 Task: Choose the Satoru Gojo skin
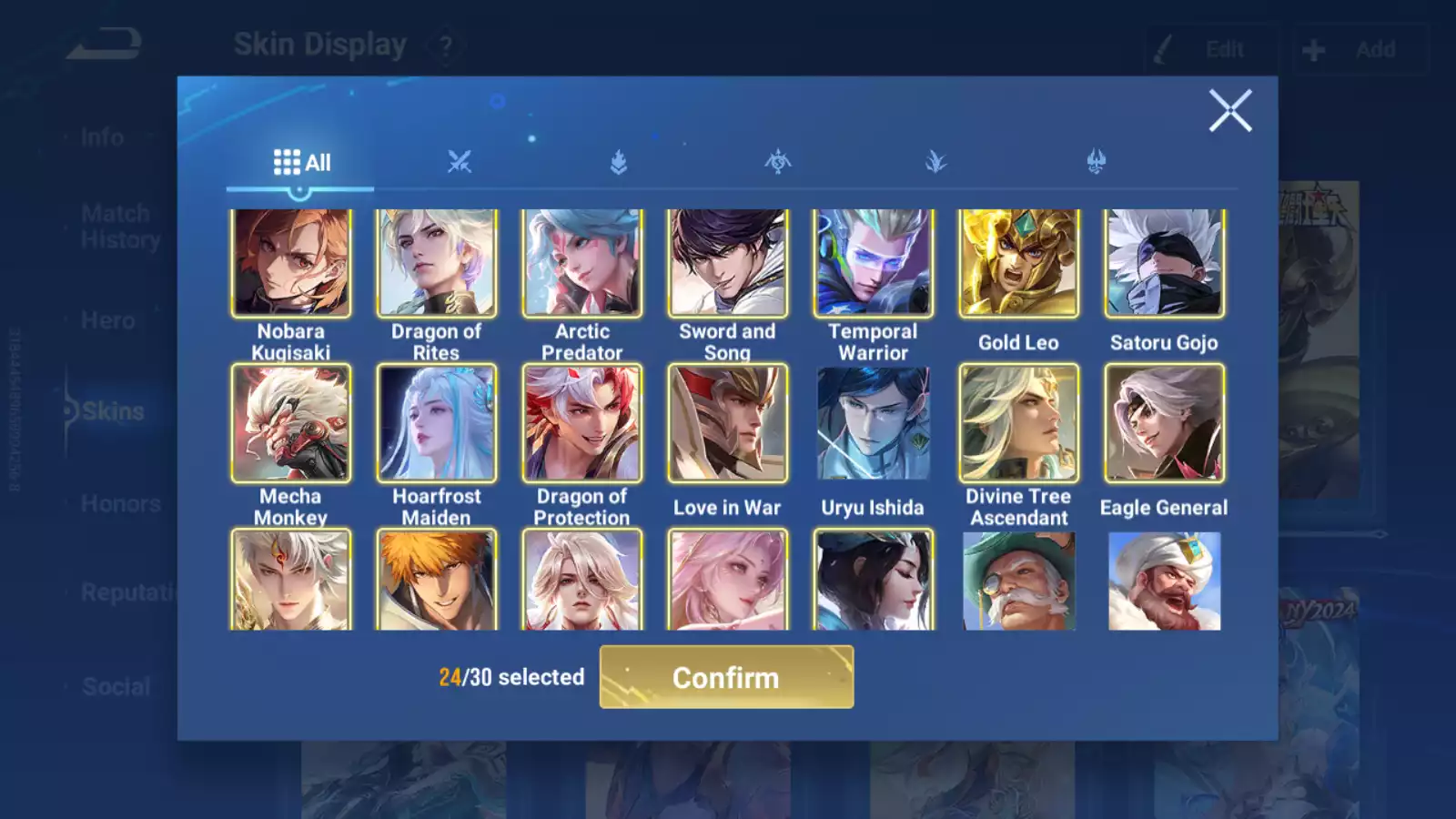click(x=1164, y=263)
